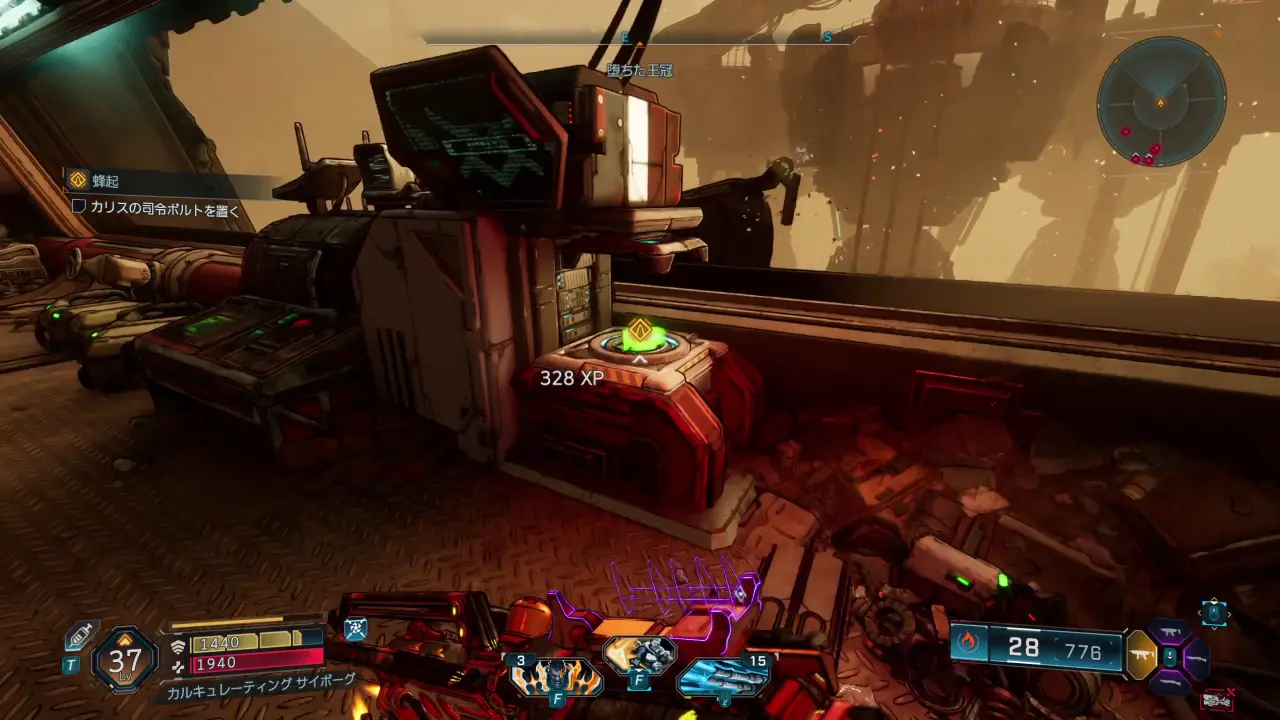Use the repair kit syringe icon
This screenshot has height=720, width=1280.
point(78,637)
